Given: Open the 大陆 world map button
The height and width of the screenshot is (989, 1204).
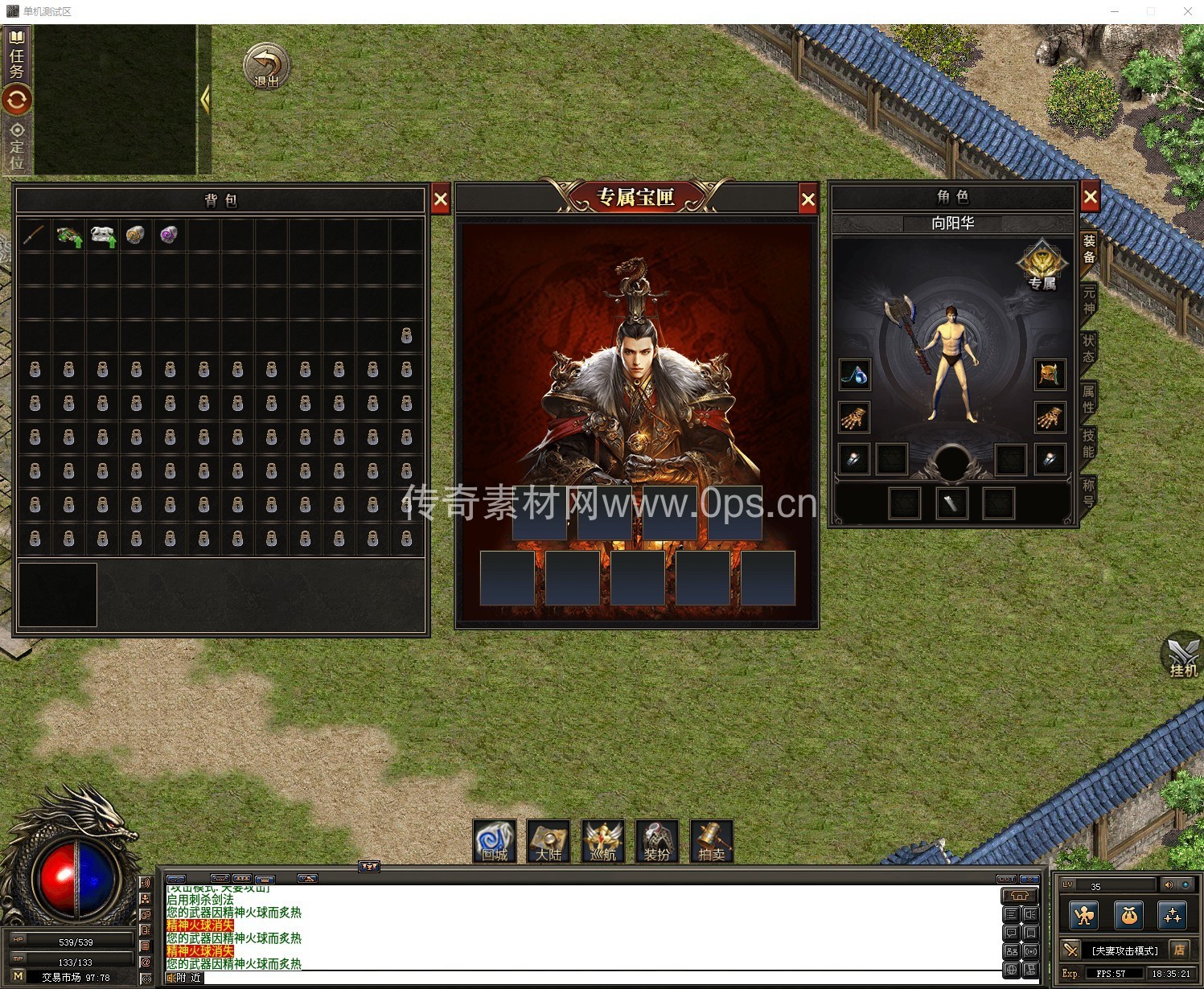Looking at the screenshot, I should [549, 841].
